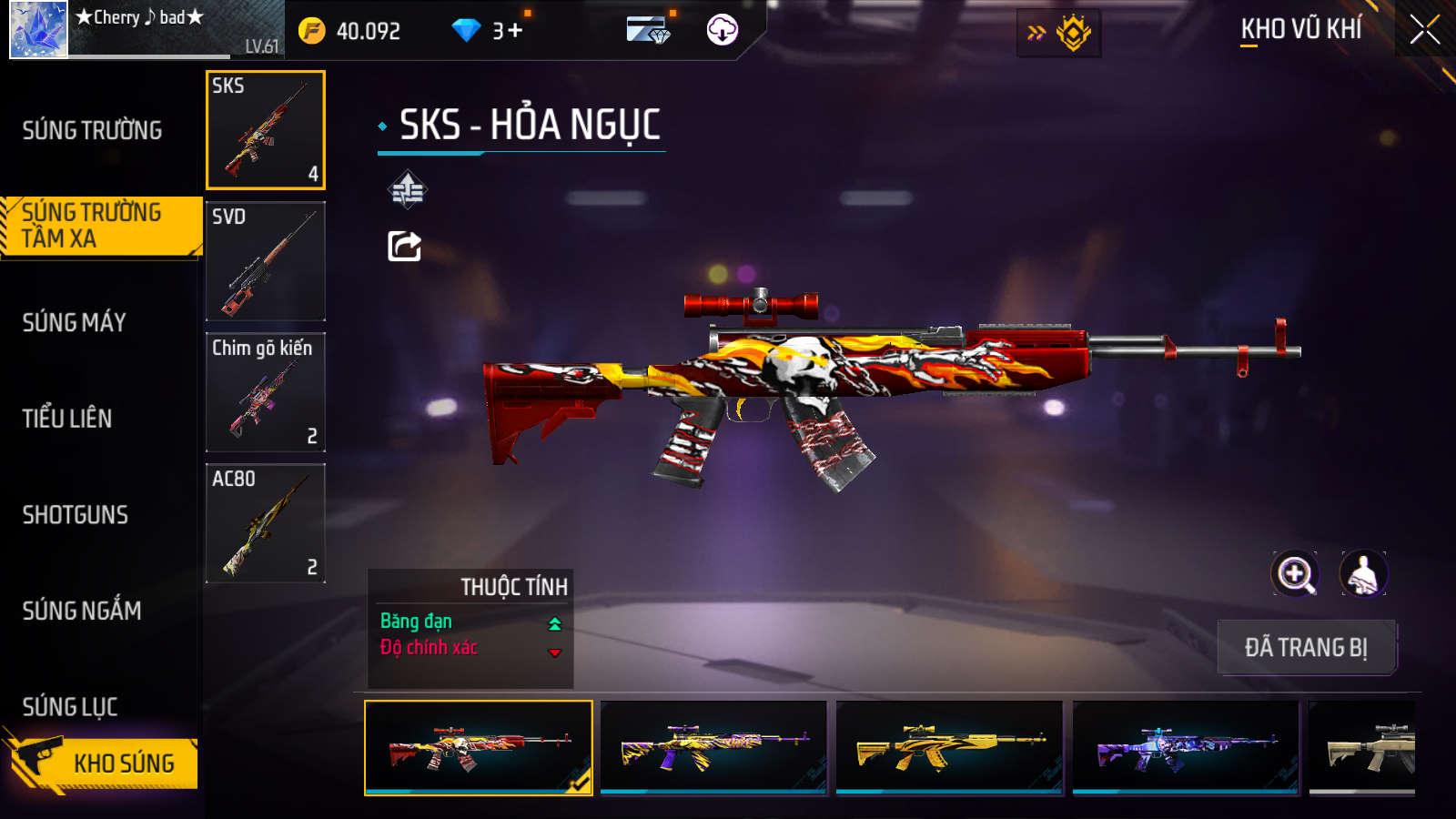Close the Kho Vũ Khí screen
Screen dimensions: 1456x819
tap(1424, 29)
